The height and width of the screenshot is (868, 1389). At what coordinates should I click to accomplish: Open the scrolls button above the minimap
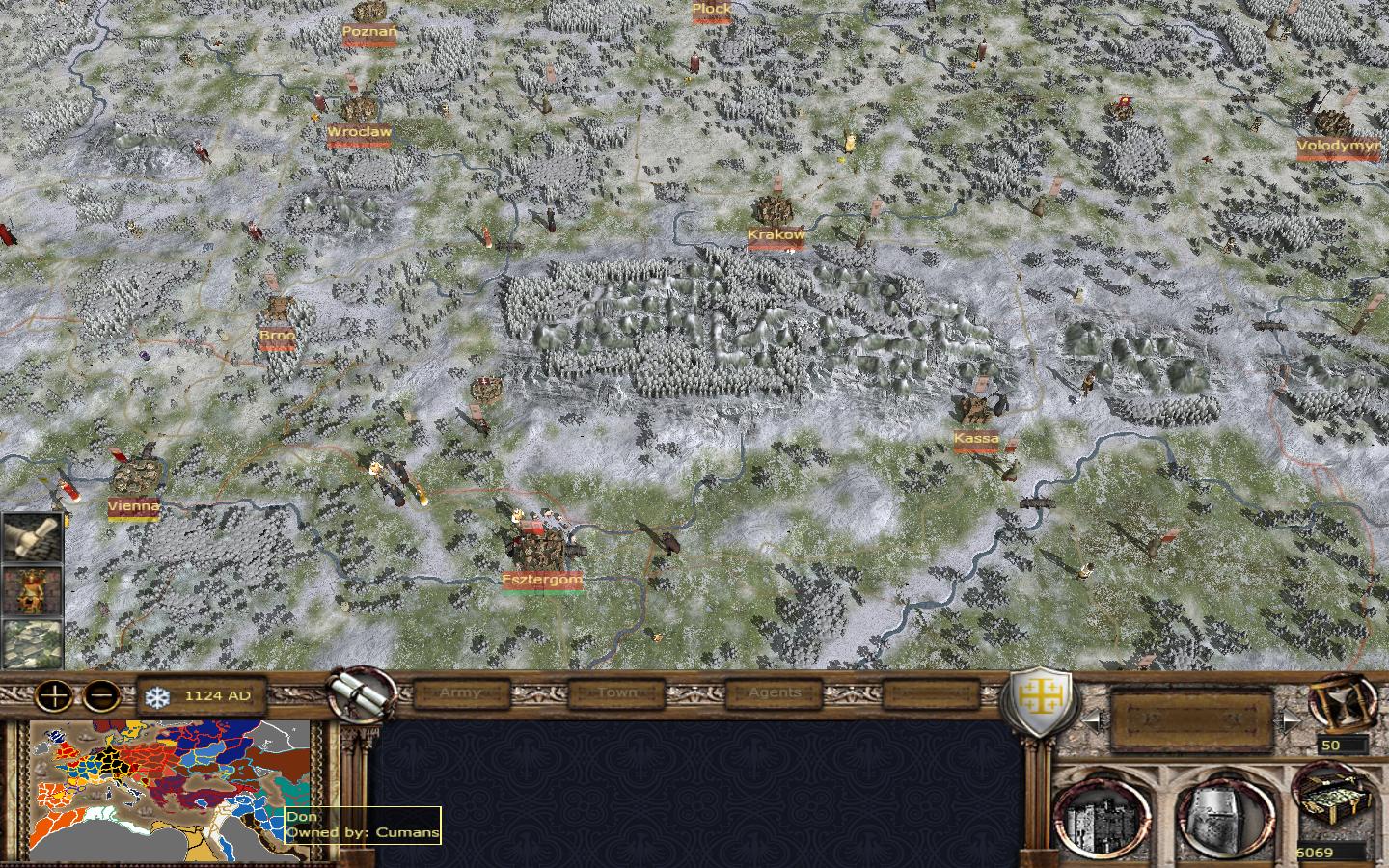[x=364, y=692]
